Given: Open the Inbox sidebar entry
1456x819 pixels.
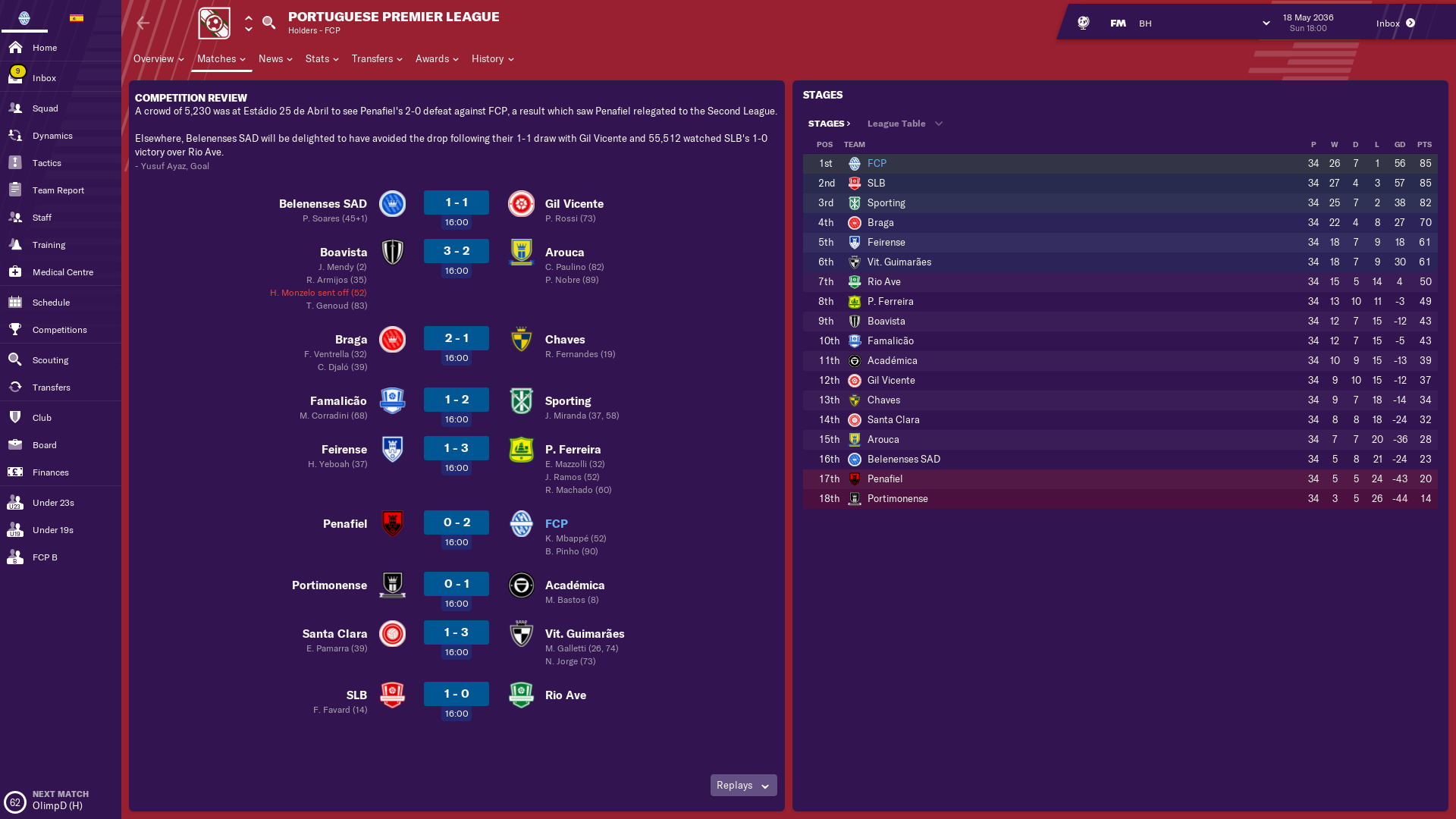Looking at the screenshot, I should [x=44, y=78].
